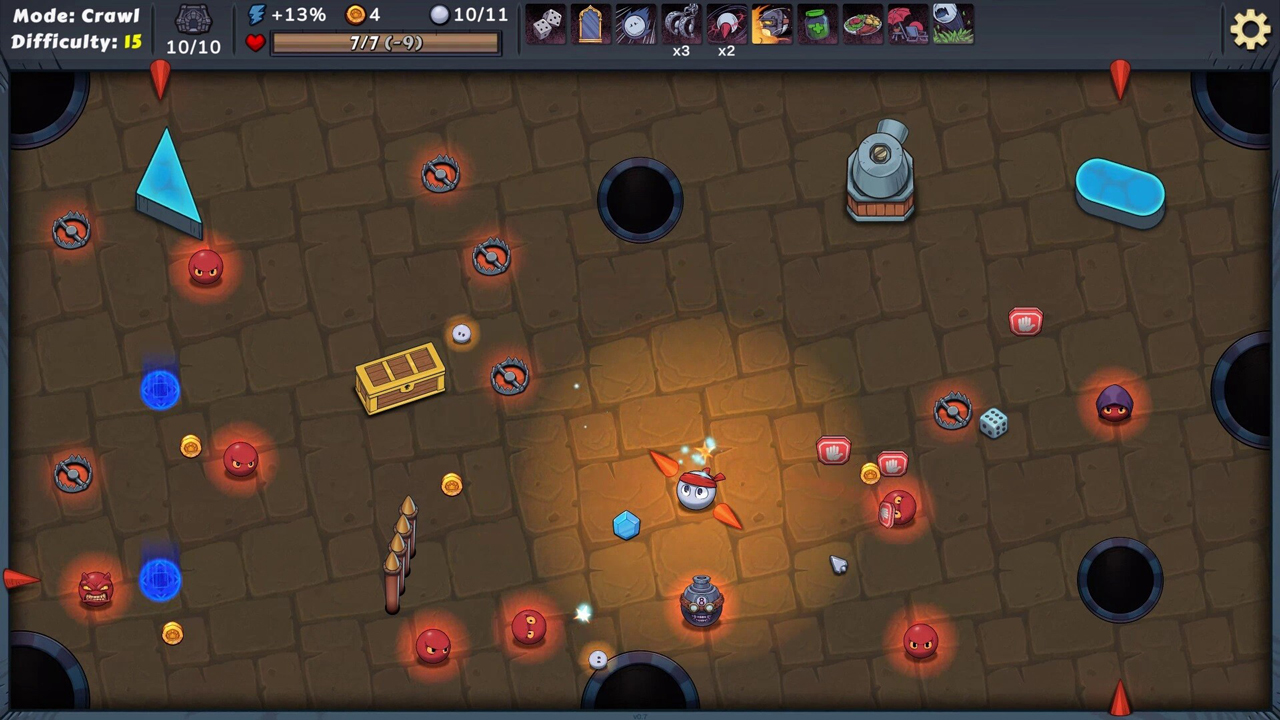Select the red beach umbrella item
Viewport: 1280px width, 720px height.
click(907, 24)
